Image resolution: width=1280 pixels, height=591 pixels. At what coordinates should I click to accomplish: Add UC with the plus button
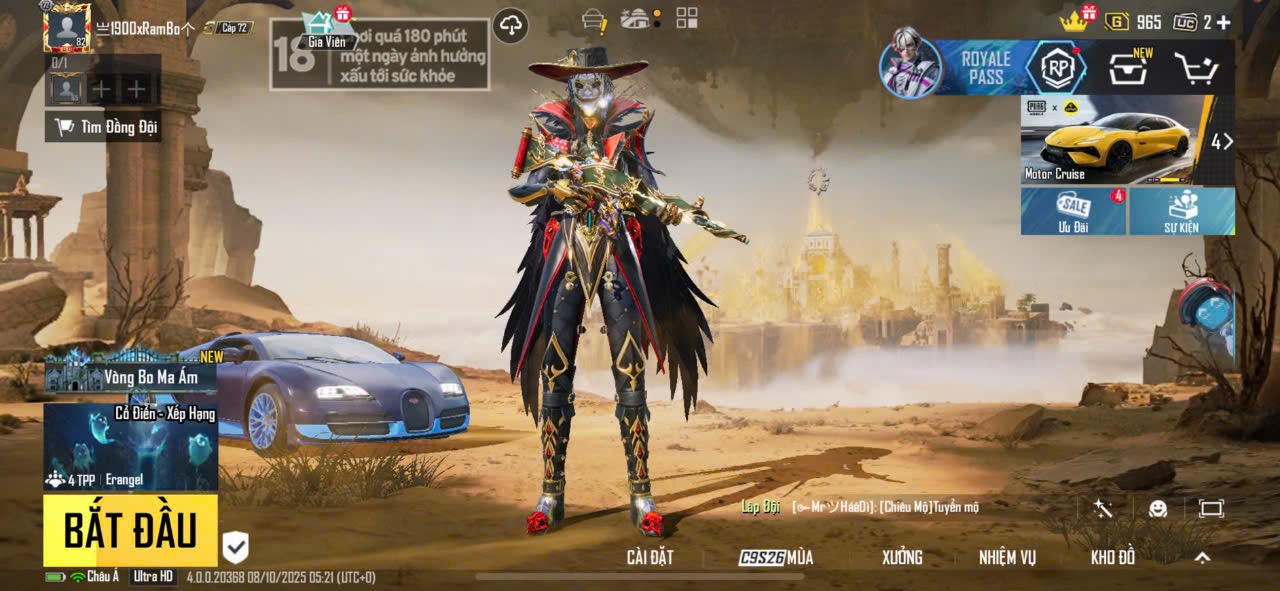click(1223, 22)
